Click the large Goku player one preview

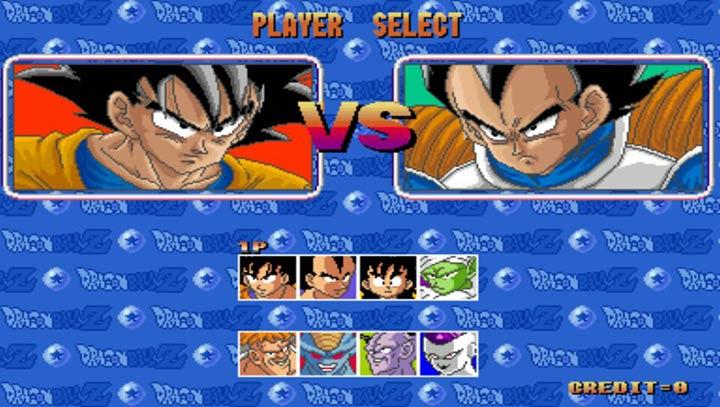coord(165,126)
